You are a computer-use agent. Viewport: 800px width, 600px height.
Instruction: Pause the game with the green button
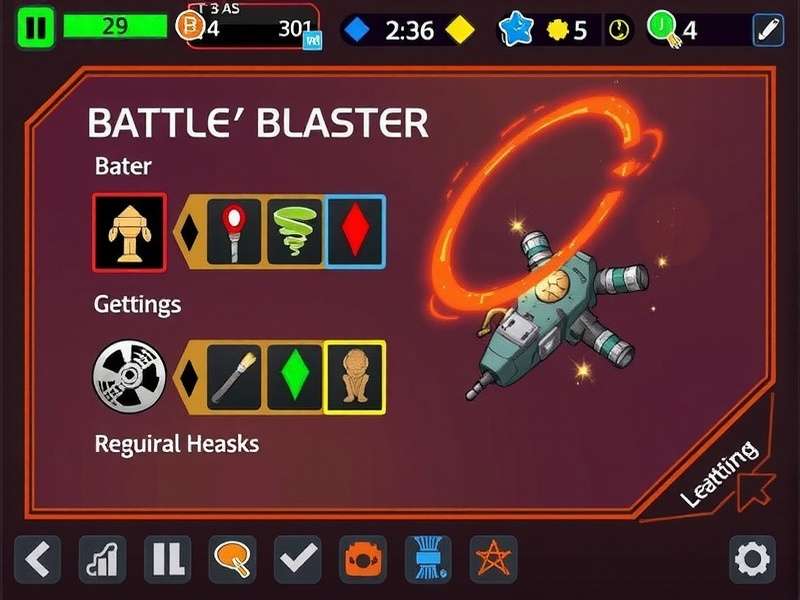tap(36, 28)
